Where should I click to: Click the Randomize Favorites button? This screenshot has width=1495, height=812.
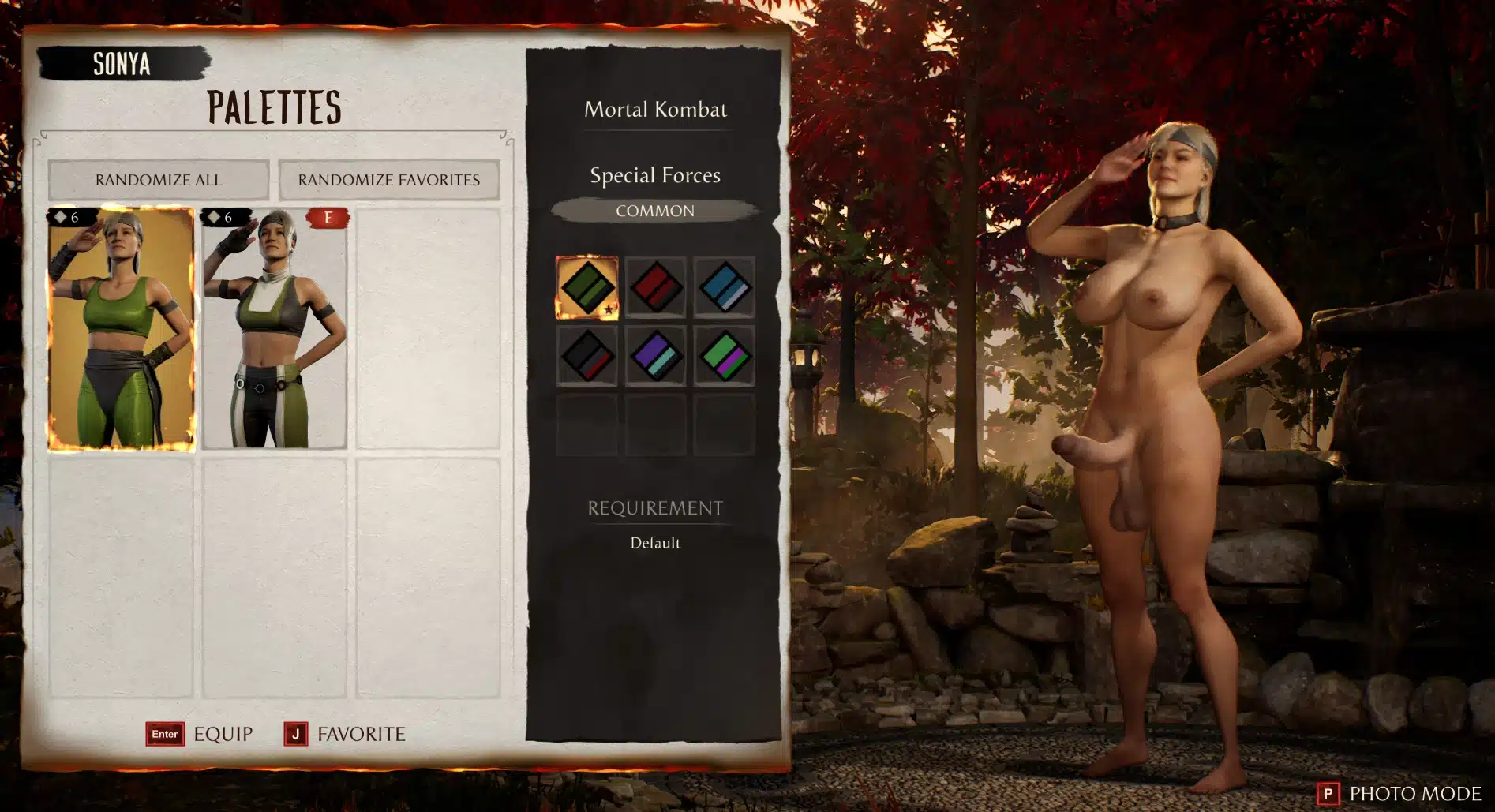tap(388, 180)
